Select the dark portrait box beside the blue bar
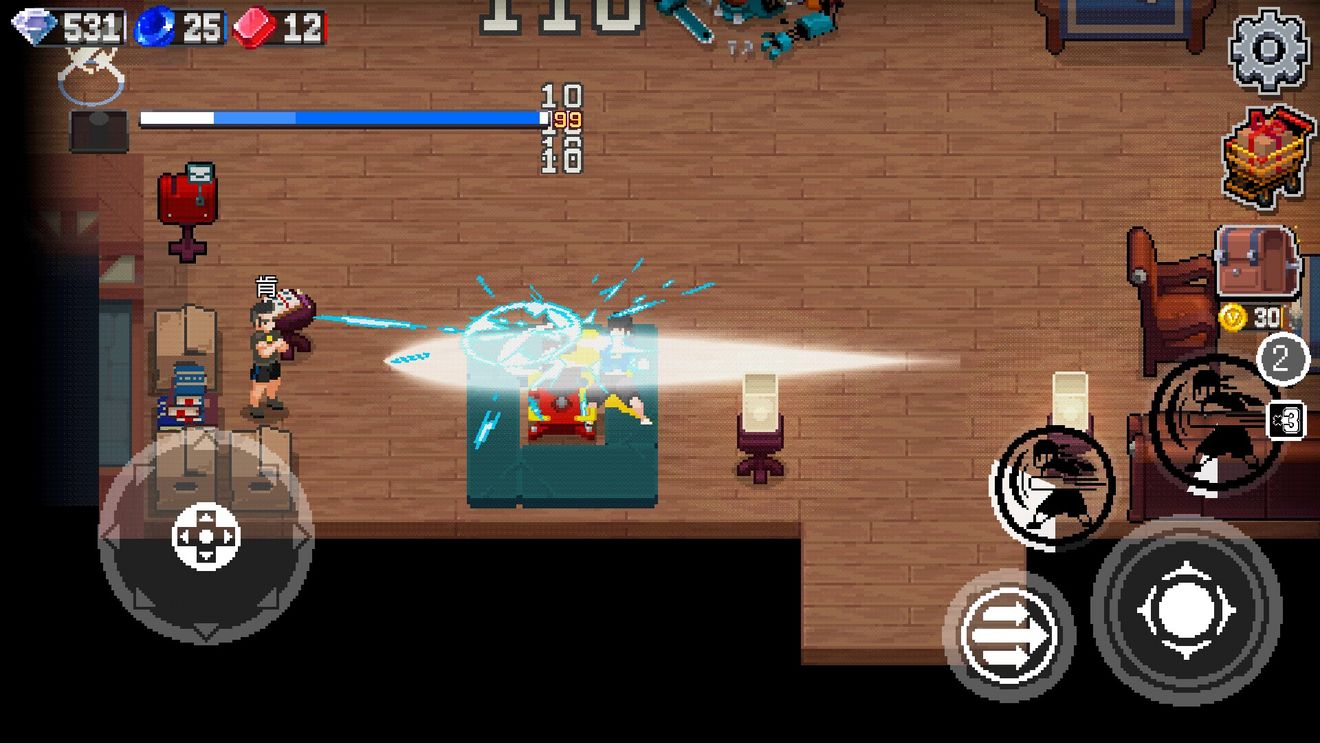This screenshot has height=743, width=1320. pyautogui.click(x=98, y=132)
